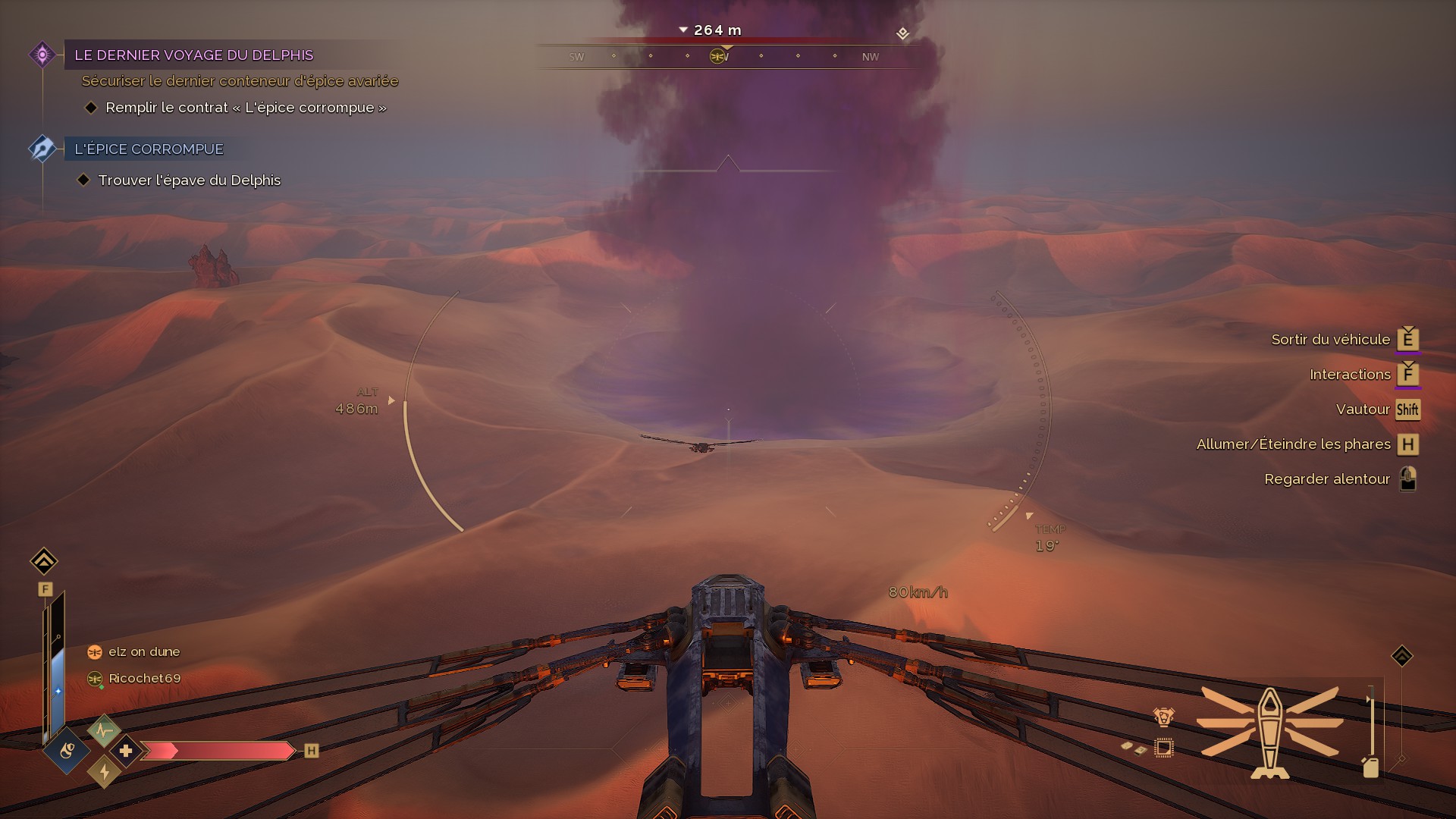This screenshot has height=819, width=1456.
Task: Click the ornithopter marker on the compass
Action: [717, 56]
